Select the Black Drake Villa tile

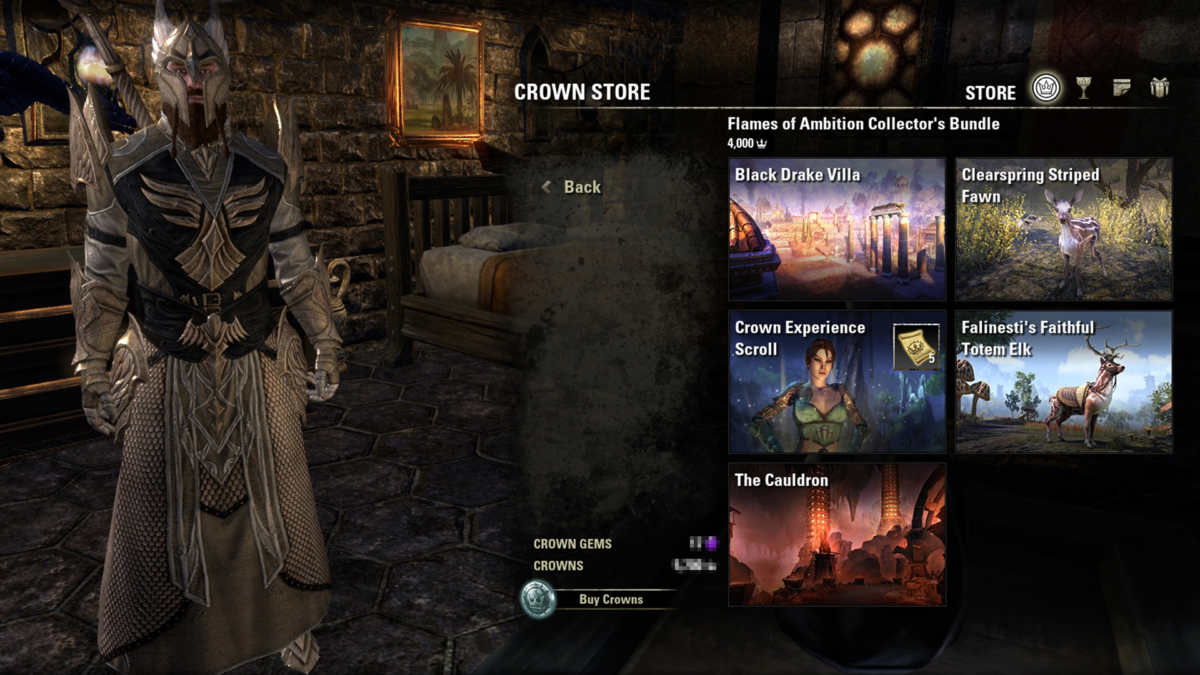pos(837,229)
